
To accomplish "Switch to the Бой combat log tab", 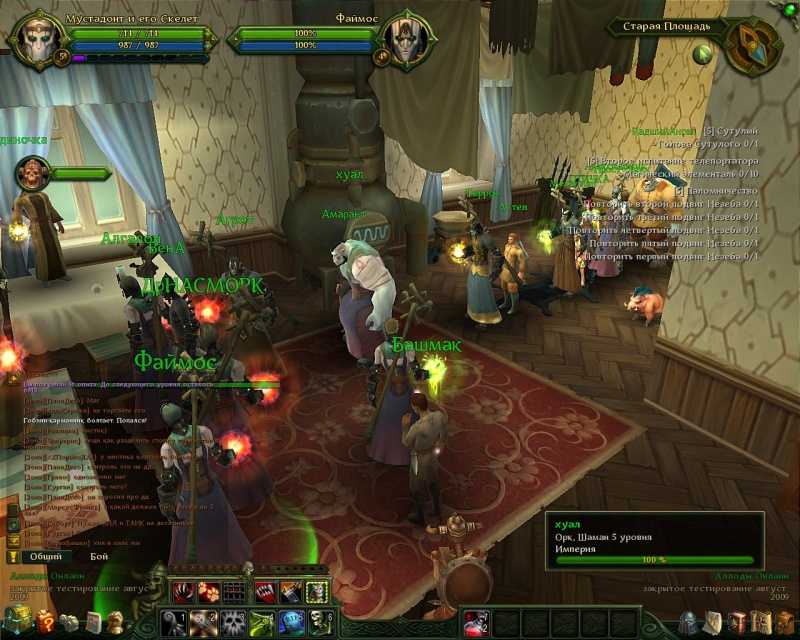I will tap(99, 555).
